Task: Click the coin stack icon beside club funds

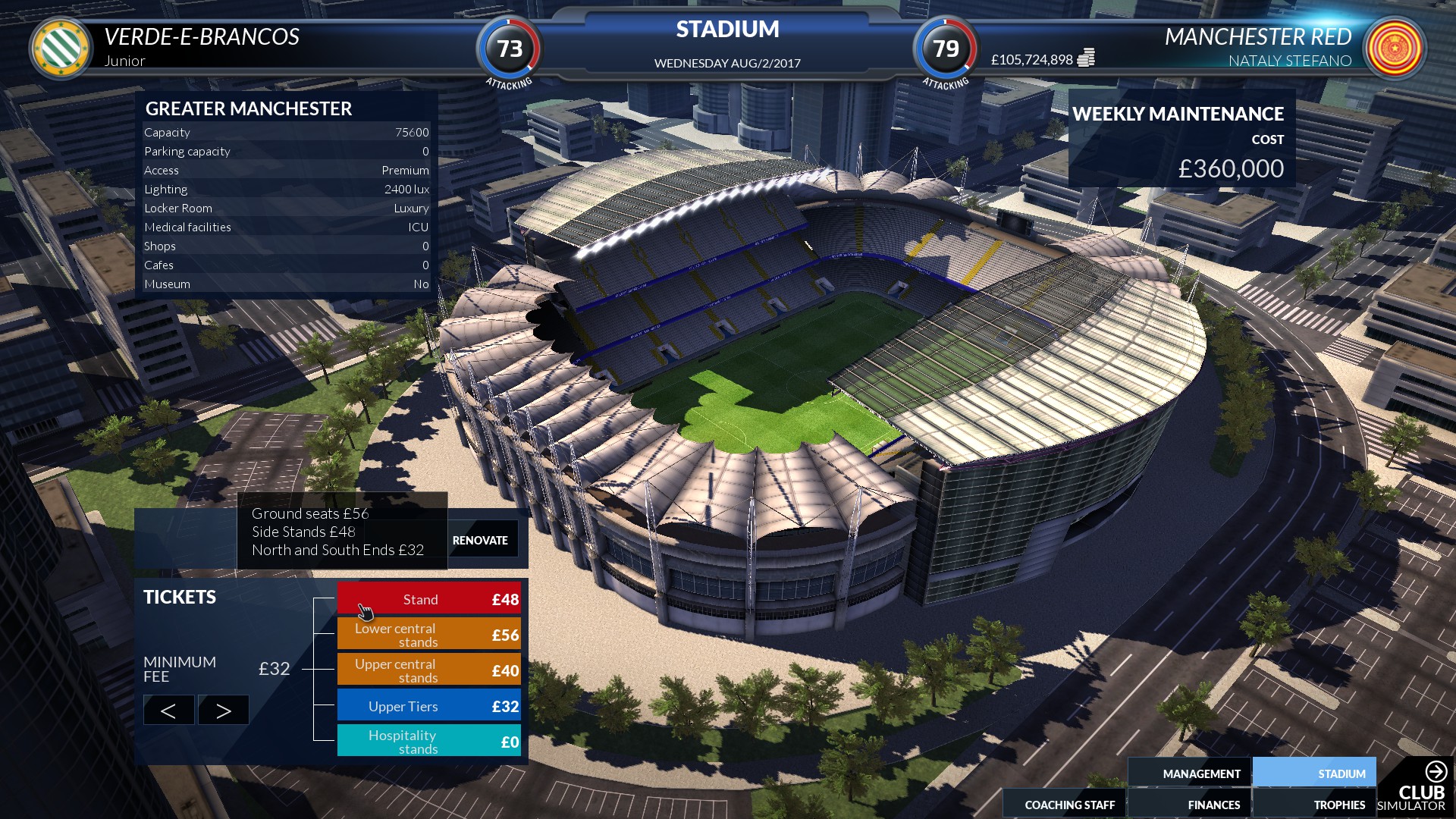Action: click(x=1086, y=56)
